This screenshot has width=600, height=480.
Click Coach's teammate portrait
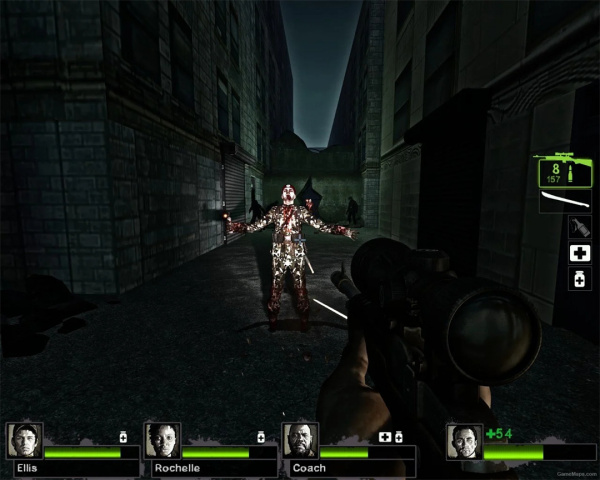point(300,441)
